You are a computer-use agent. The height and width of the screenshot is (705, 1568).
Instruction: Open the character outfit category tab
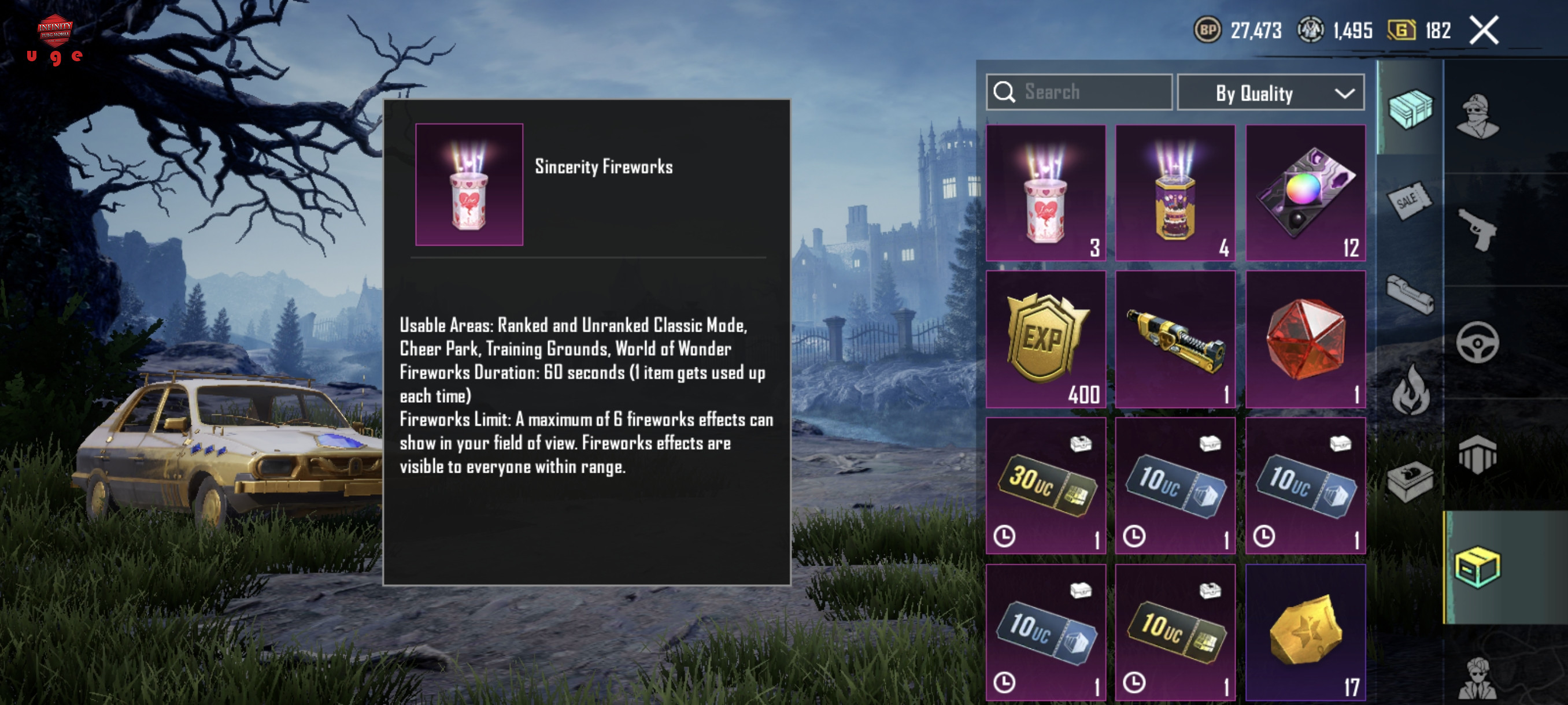[1478, 116]
